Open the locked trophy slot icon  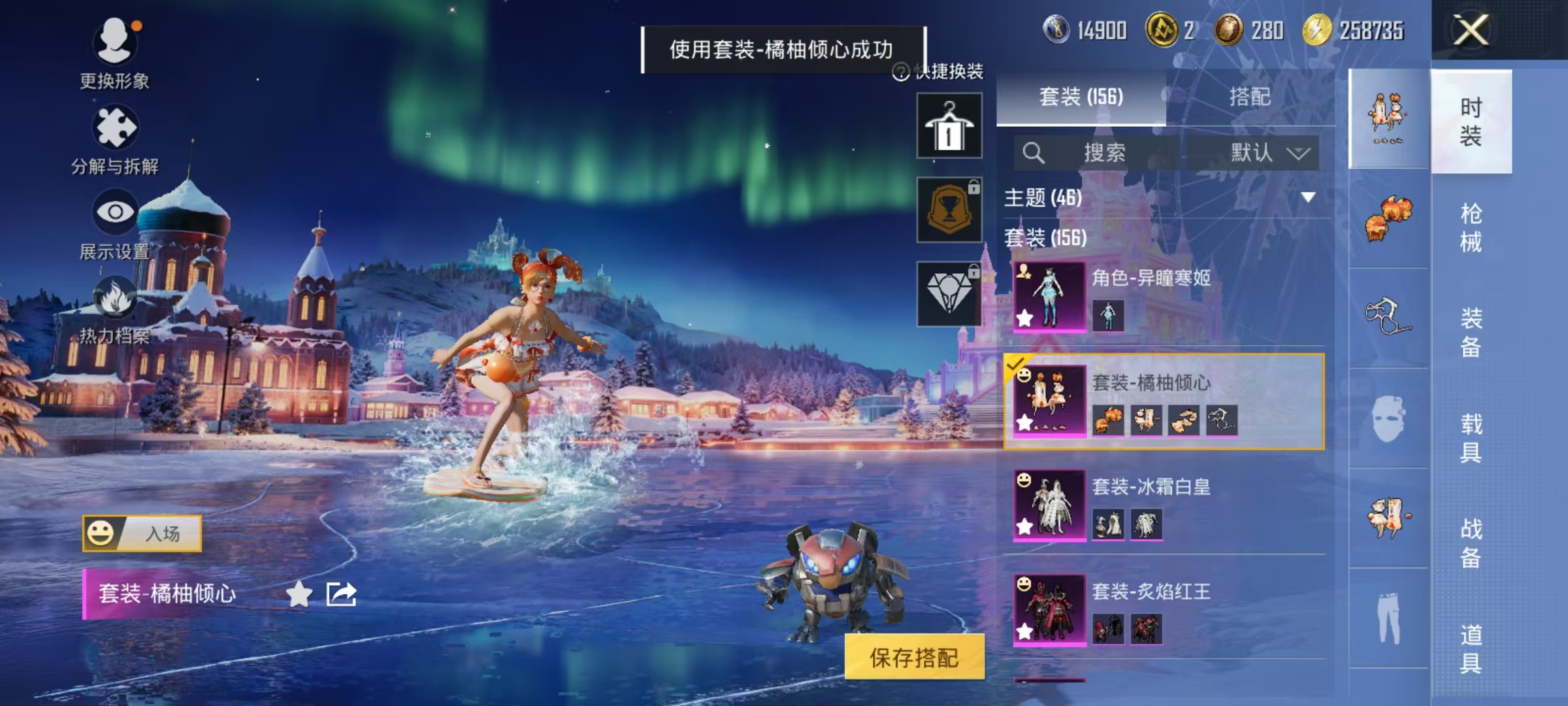click(x=949, y=208)
